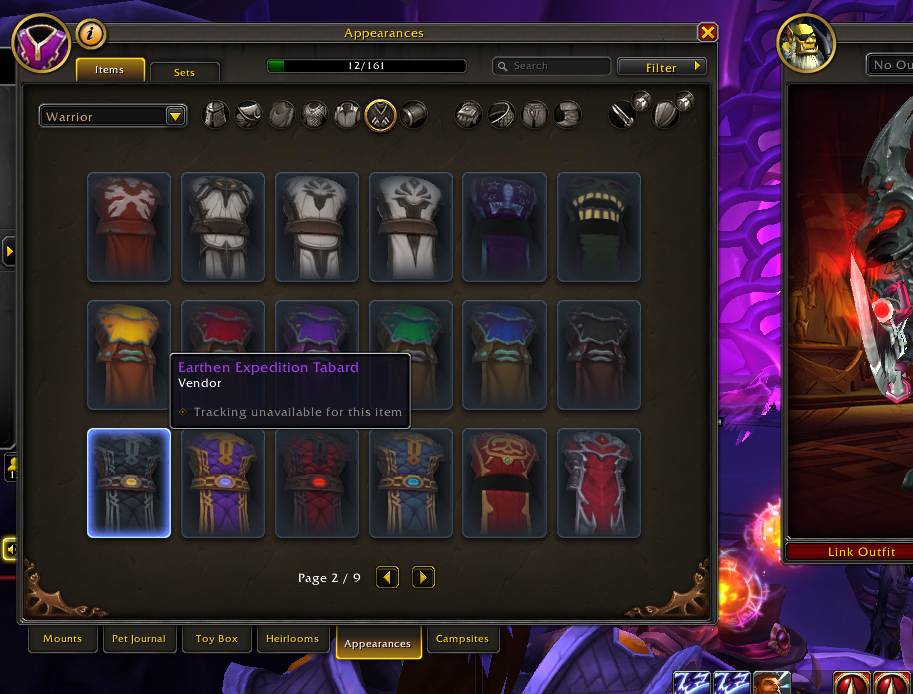The width and height of the screenshot is (913, 694).
Task: Click the appearance Search box
Action: [552, 66]
